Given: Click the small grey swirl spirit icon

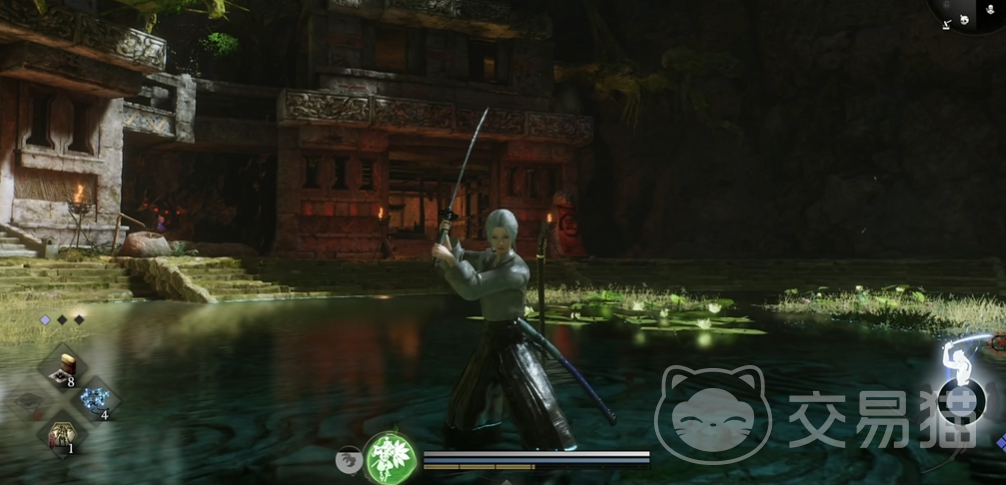Looking at the screenshot, I should [x=349, y=458].
